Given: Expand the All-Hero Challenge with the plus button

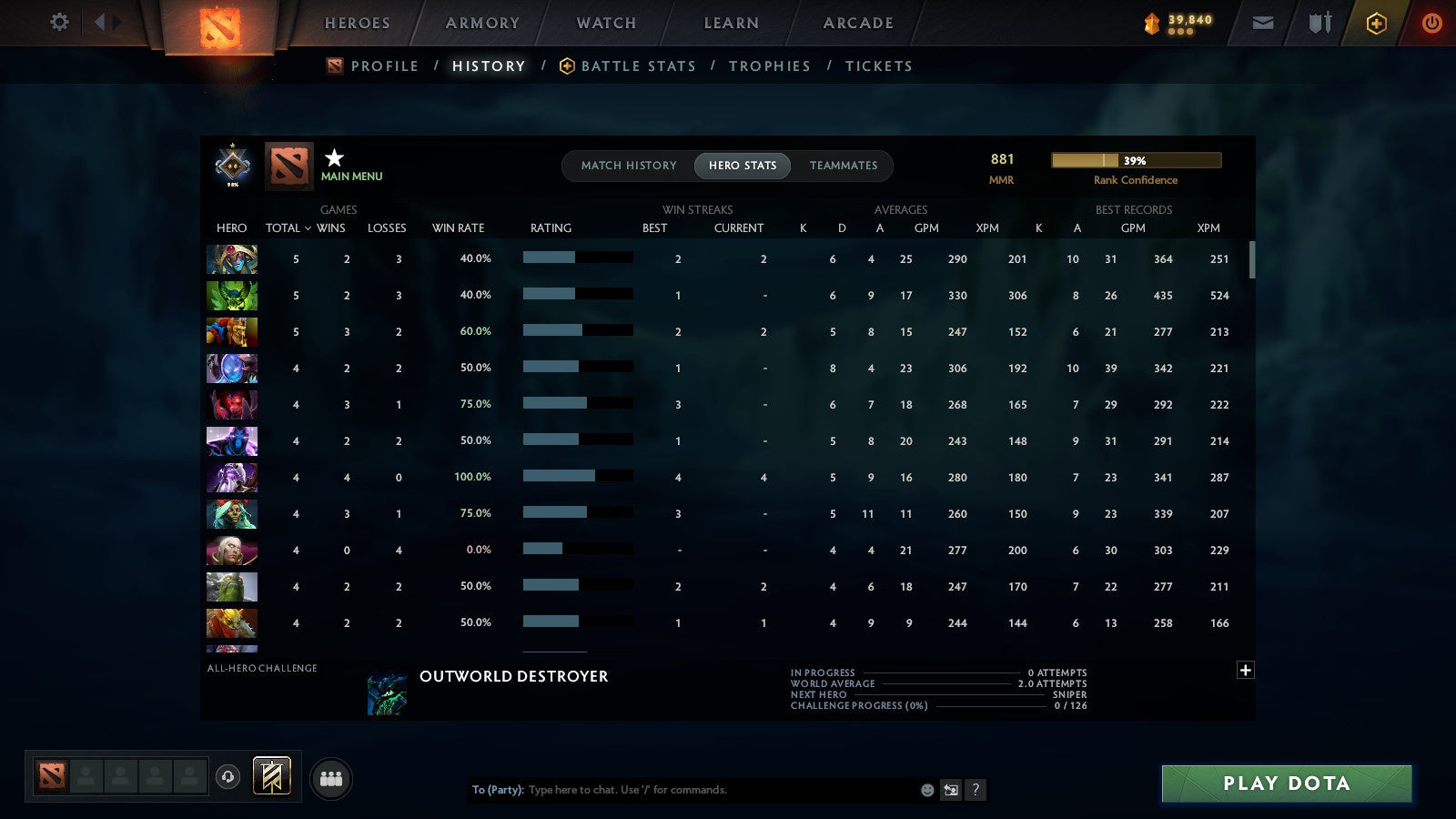Looking at the screenshot, I should tap(1245, 669).
